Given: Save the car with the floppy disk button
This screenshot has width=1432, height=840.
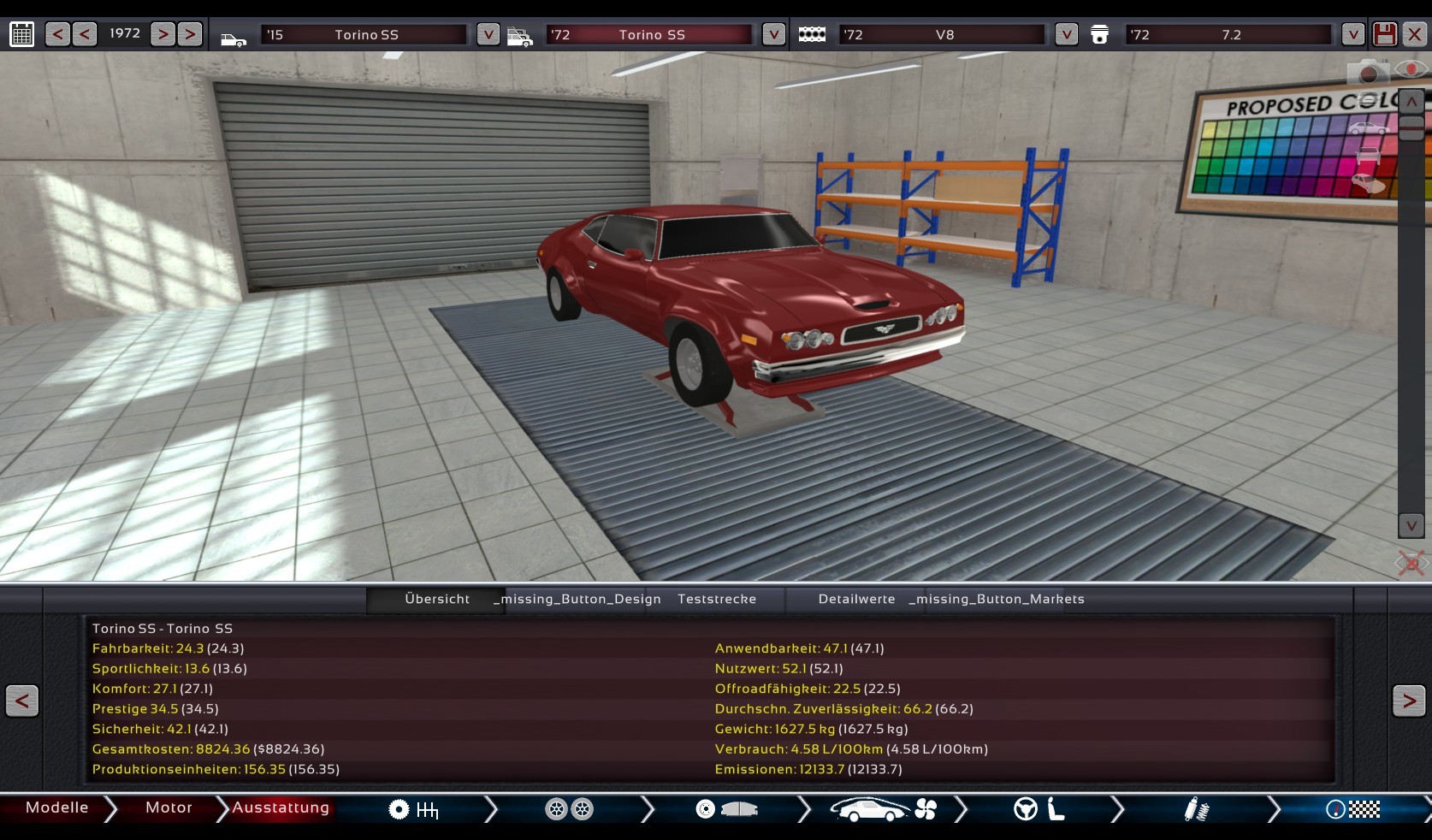Looking at the screenshot, I should [x=1384, y=34].
